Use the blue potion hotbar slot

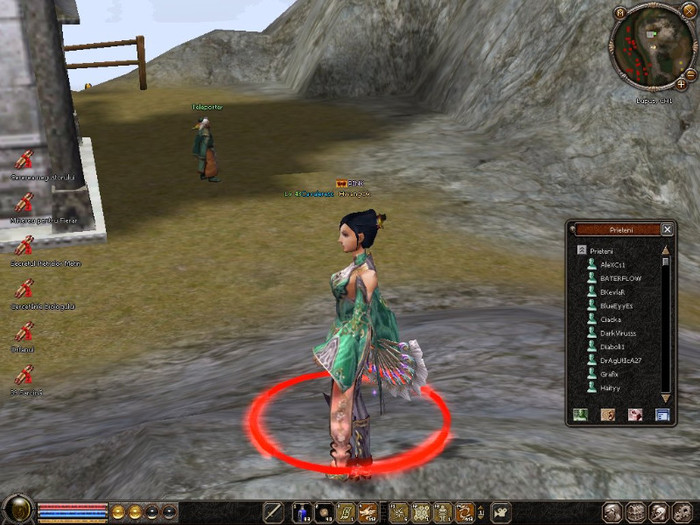301,513
